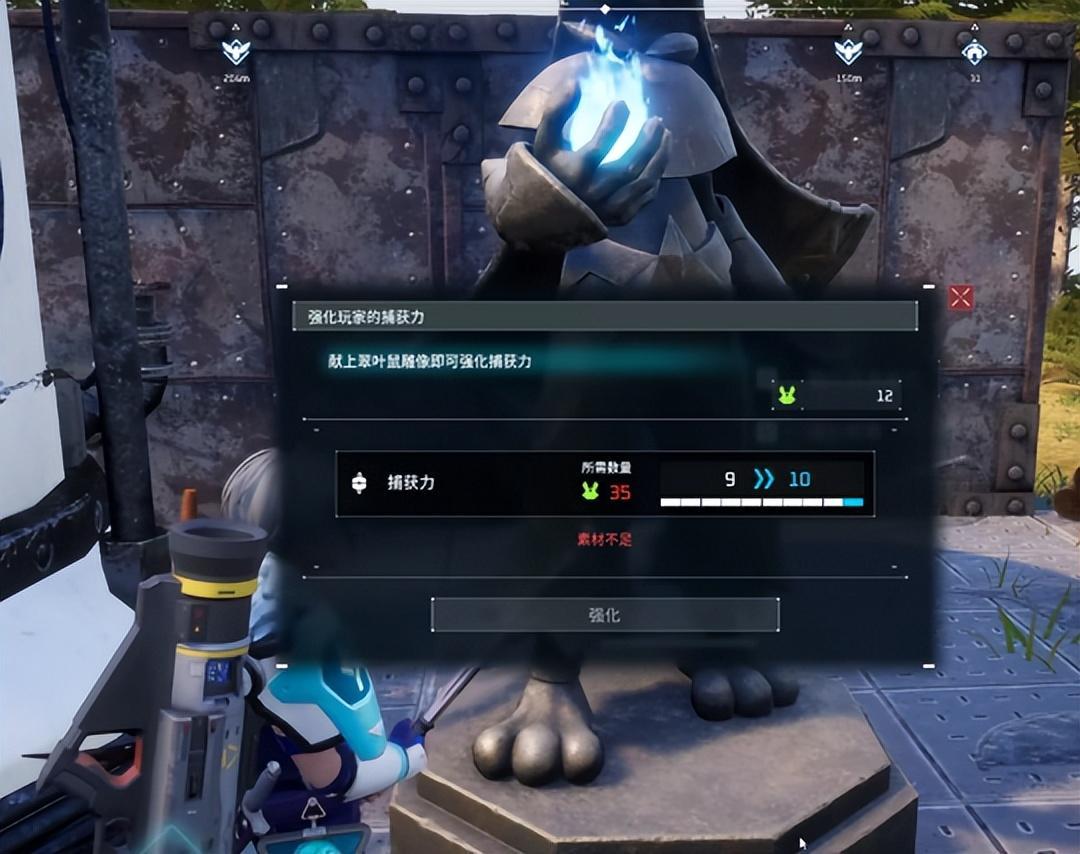Select the 捕获力 upgrade row
This screenshot has height=854, width=1080.
(604, 483)
